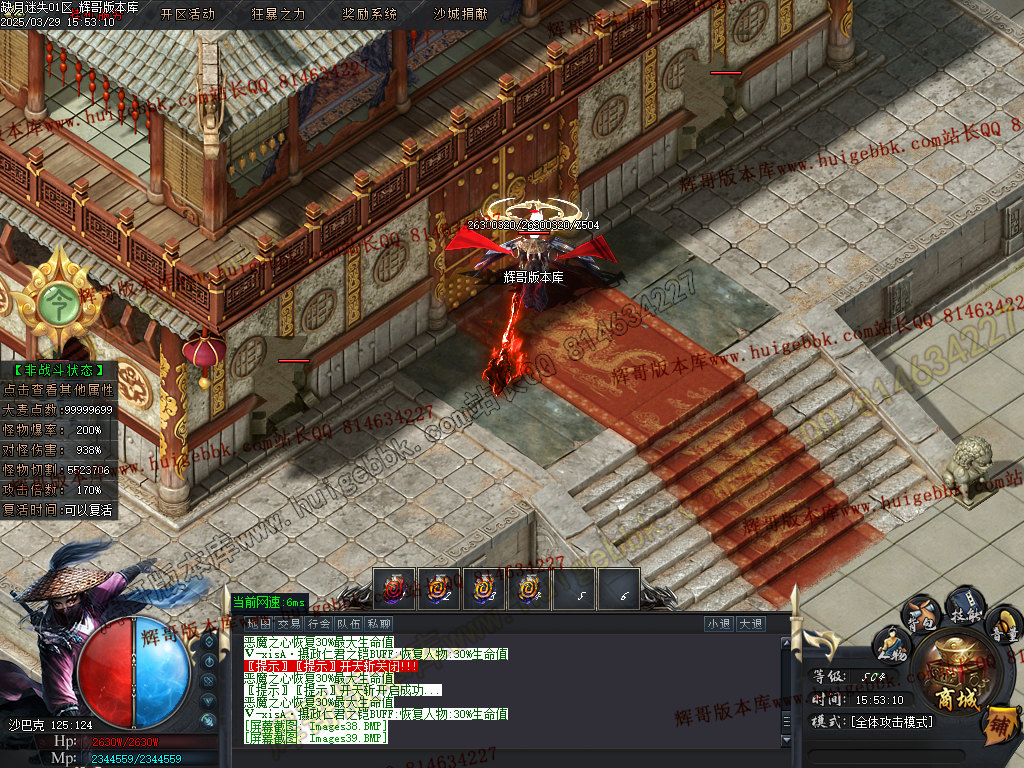The image size is (1024, 768).
Task: Click the 小退 logout button
Action: point(719,623)
